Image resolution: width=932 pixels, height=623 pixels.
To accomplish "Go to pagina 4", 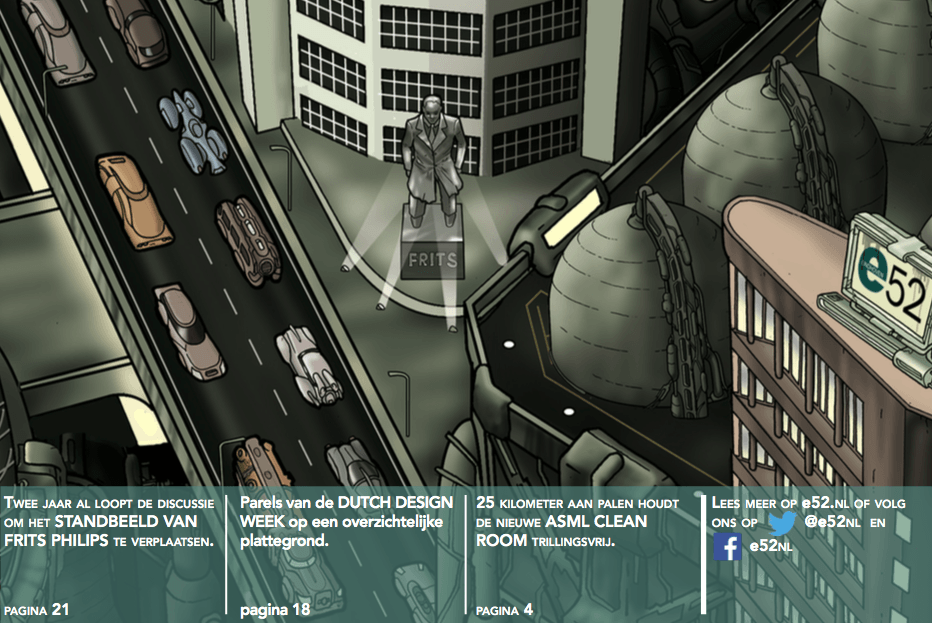I will [x=505, y=609].
